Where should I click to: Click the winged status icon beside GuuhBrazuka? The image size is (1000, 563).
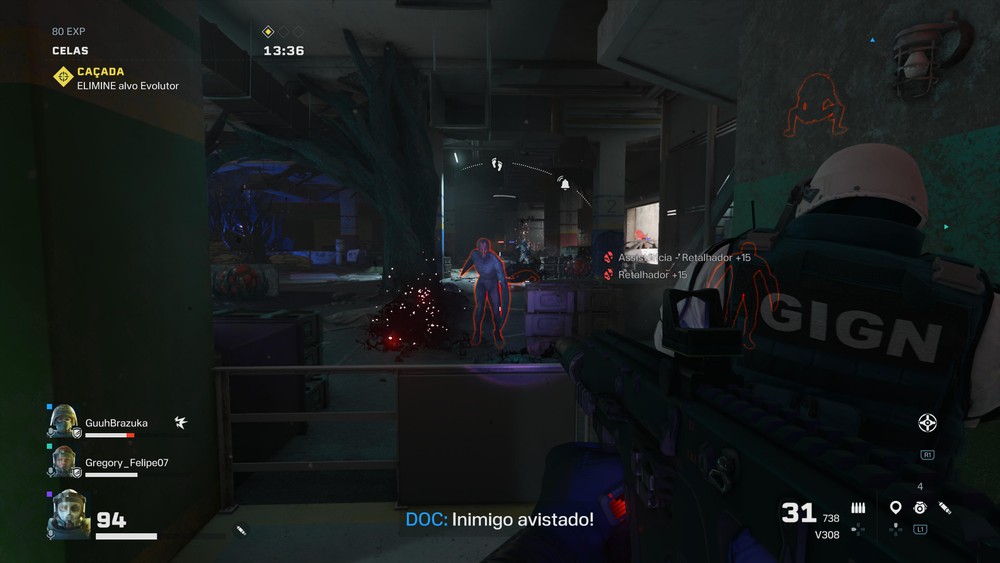[x=180, y=423]
